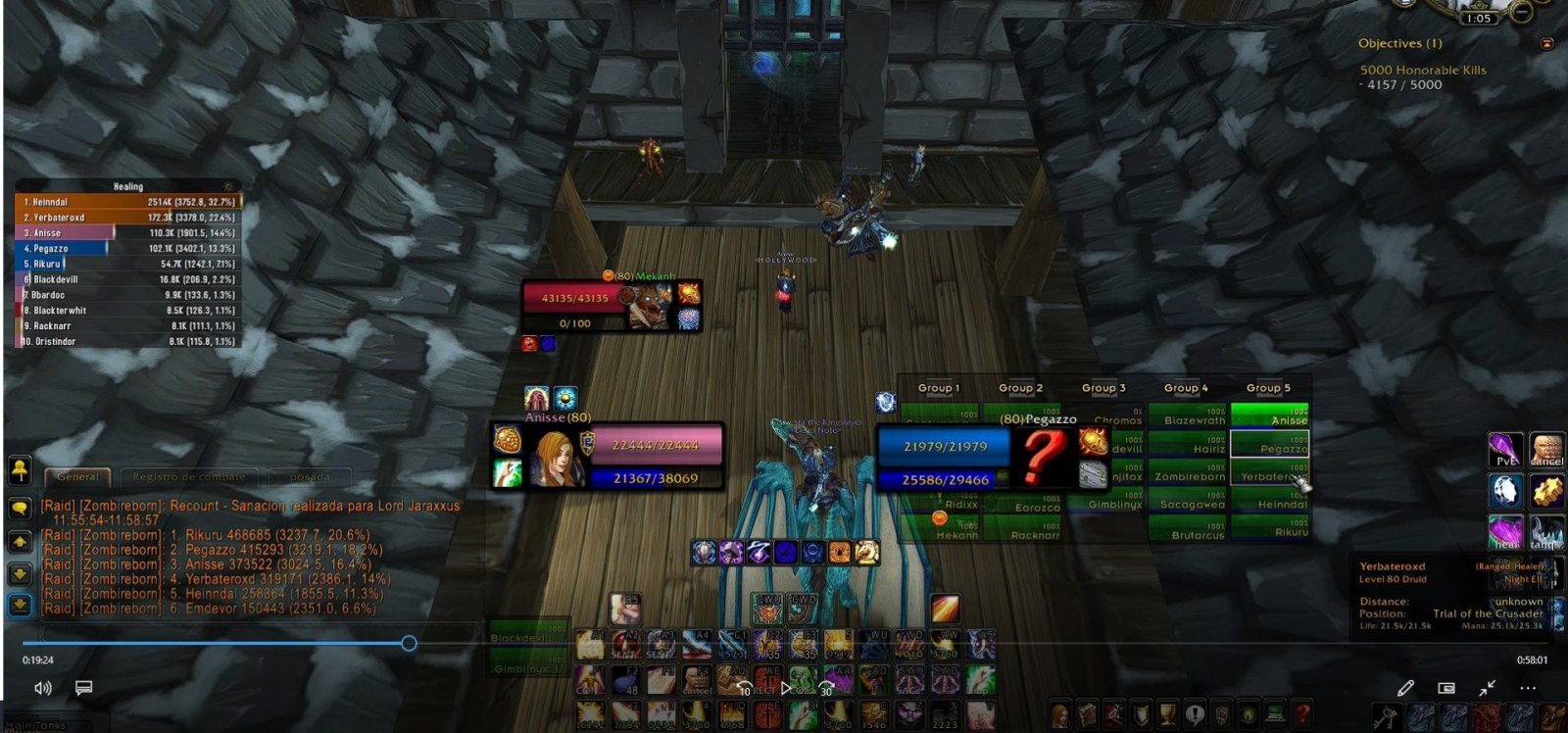Switch to the posada chat tab

pyautogui.click(x=310, y=477)
